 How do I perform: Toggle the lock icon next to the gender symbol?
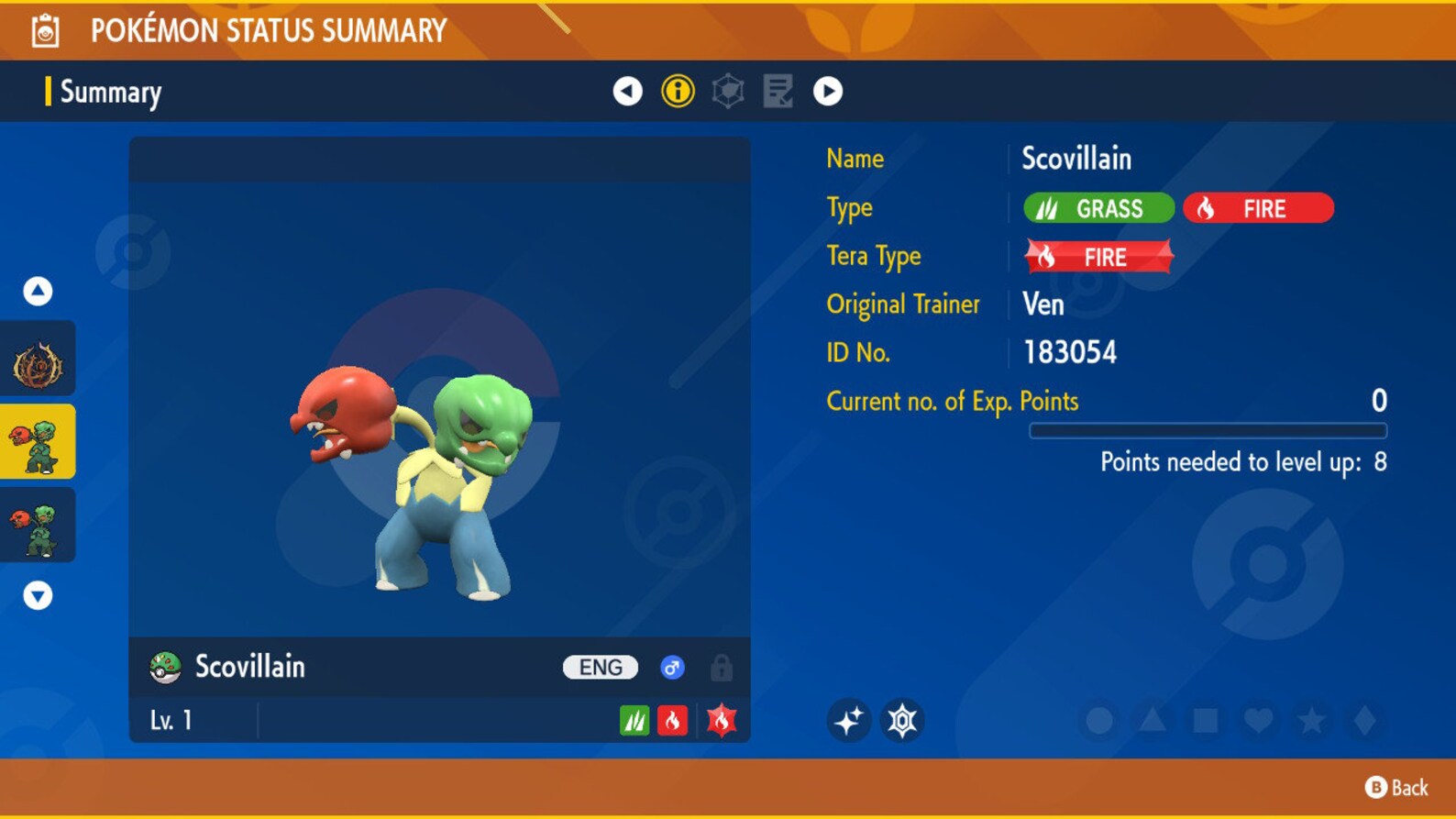(720, 667)
